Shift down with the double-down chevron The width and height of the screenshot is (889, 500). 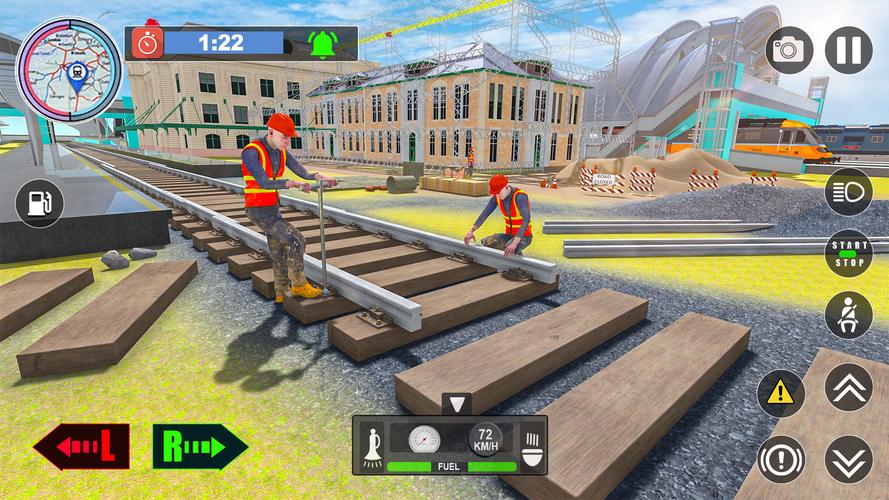[x=848, y=459]
